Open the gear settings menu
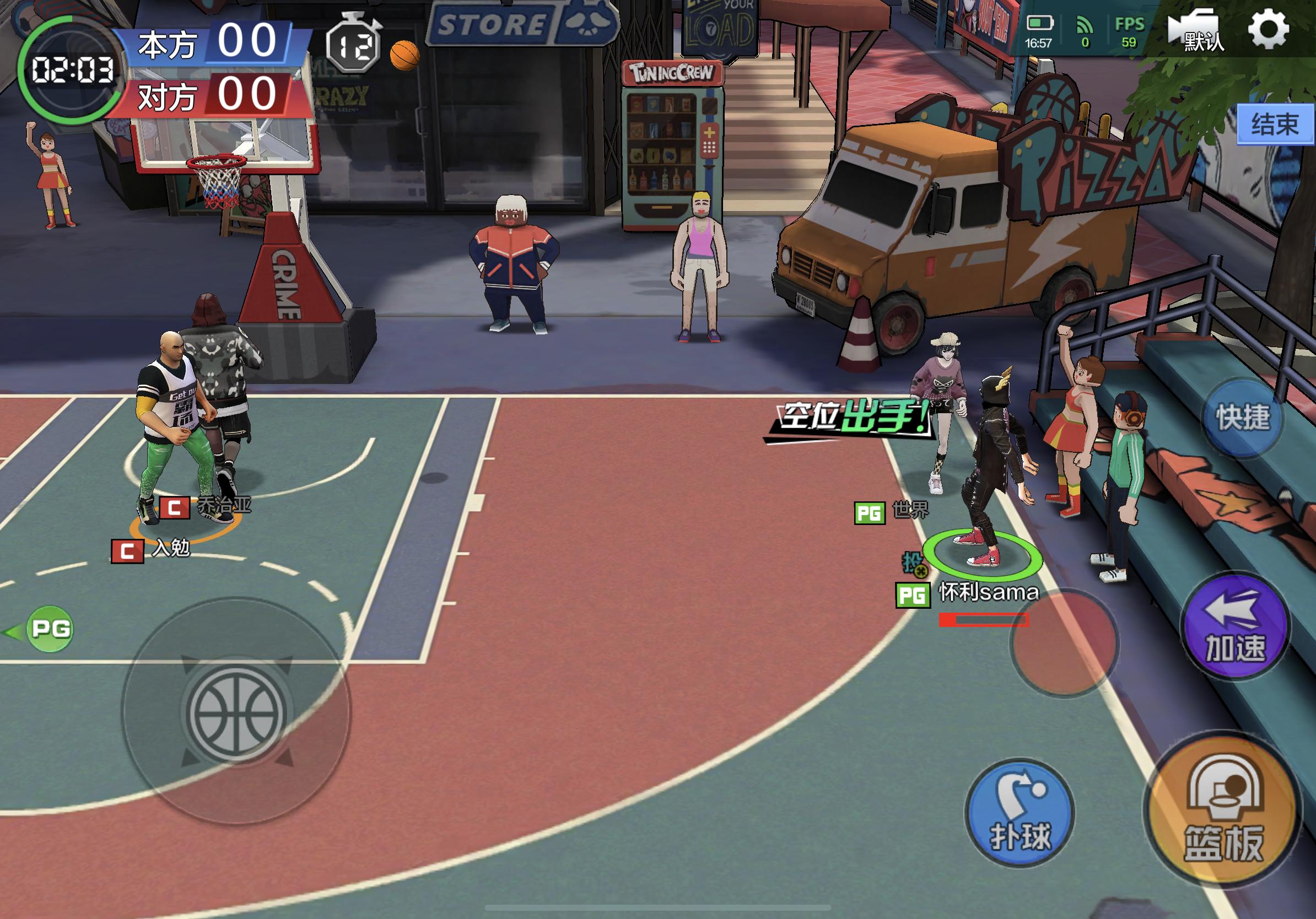The image size is (1316, 919). pyautogui.click(x=1269, y=29)
